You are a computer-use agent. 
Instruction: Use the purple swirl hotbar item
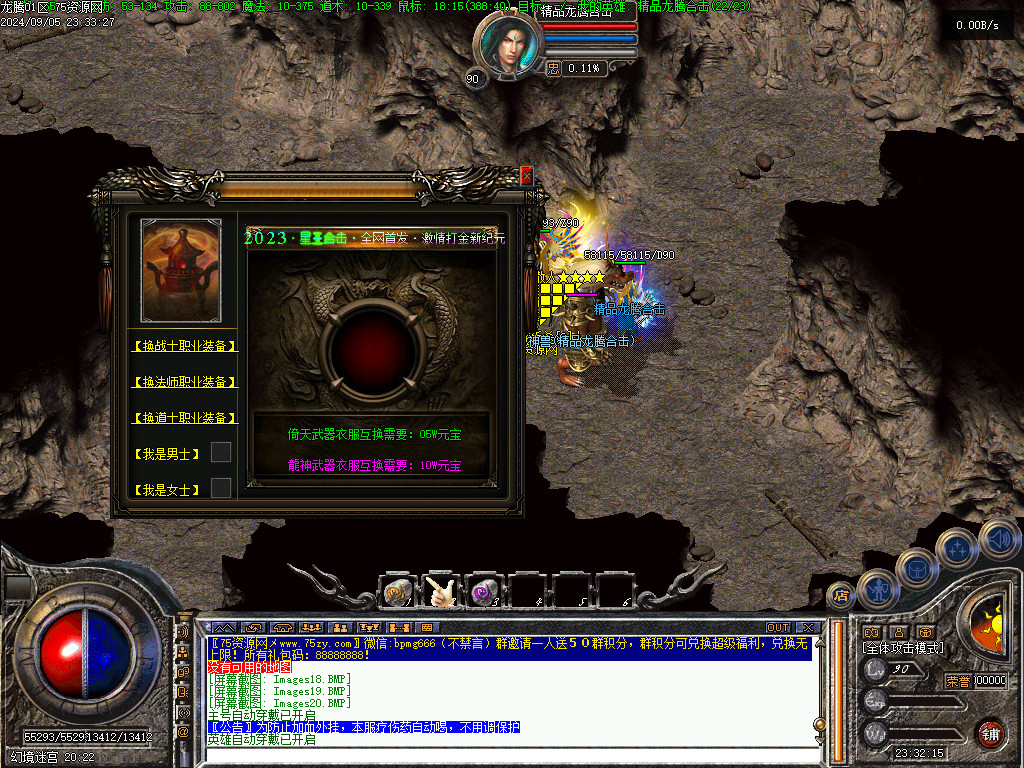[x=485, y=592]
